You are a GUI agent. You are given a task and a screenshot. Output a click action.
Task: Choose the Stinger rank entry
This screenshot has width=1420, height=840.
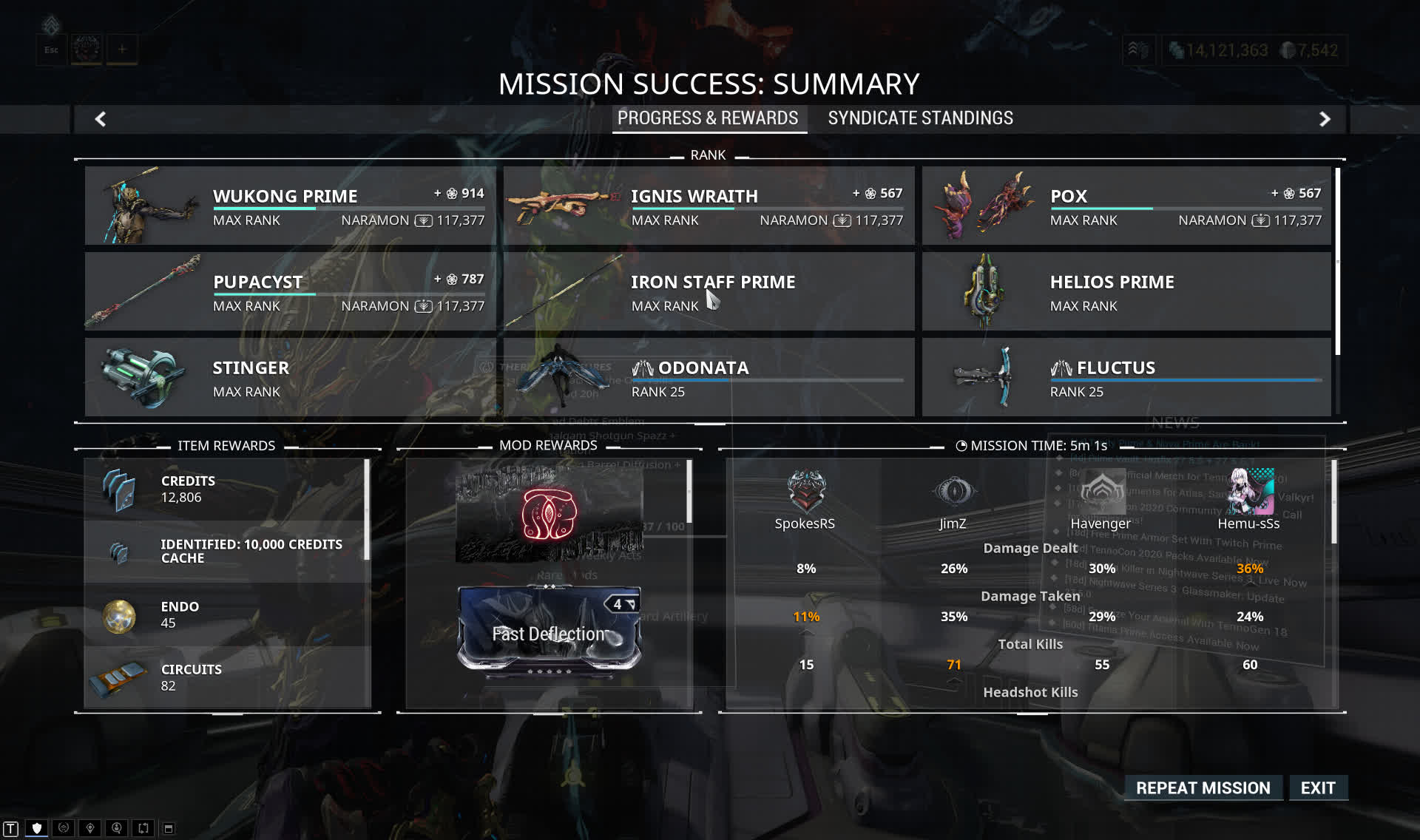(290, 377)
